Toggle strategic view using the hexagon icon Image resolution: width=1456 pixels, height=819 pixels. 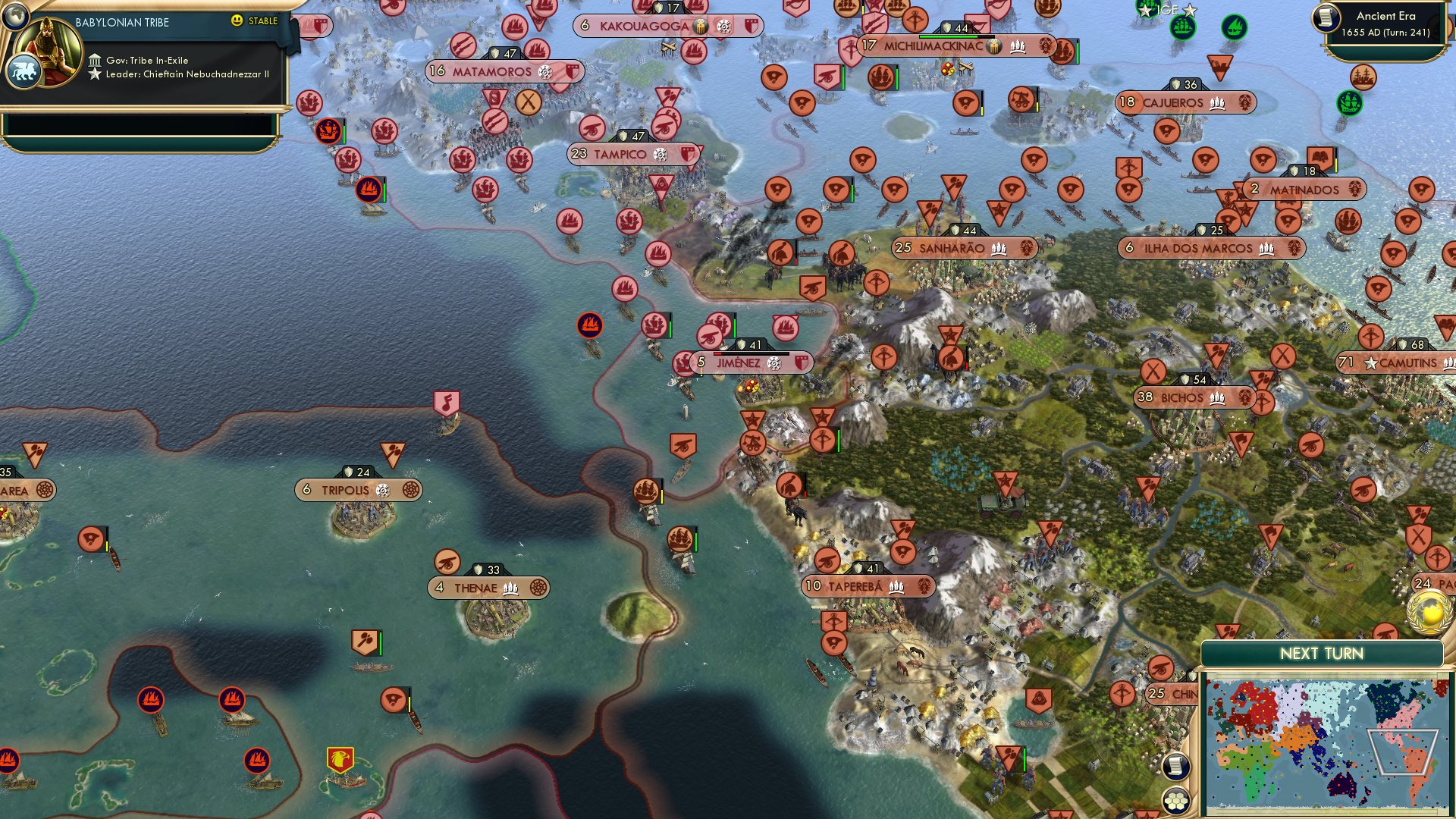click(x=1176, y=799)
